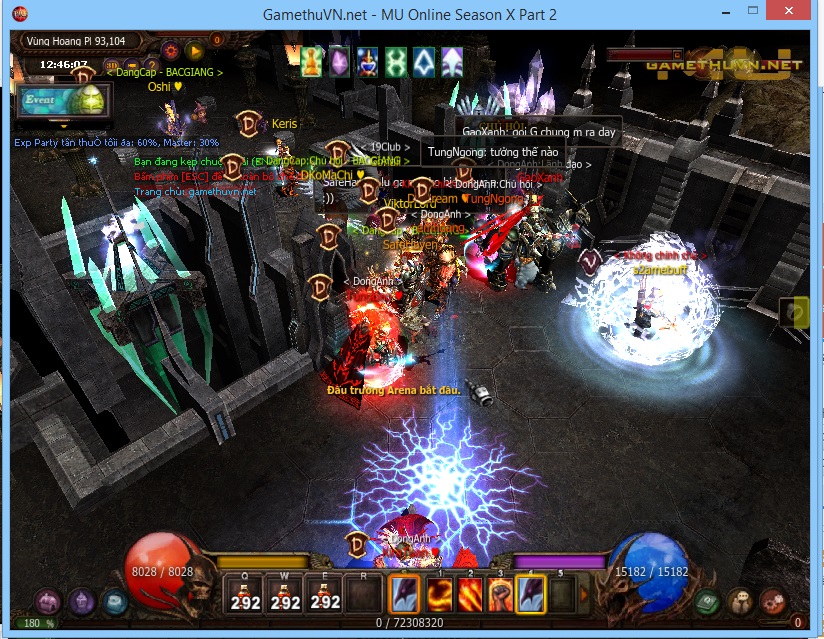The width and height of the screenshot is (824, 639).
Task: Open the question mark help button
Action: point(150,68)
